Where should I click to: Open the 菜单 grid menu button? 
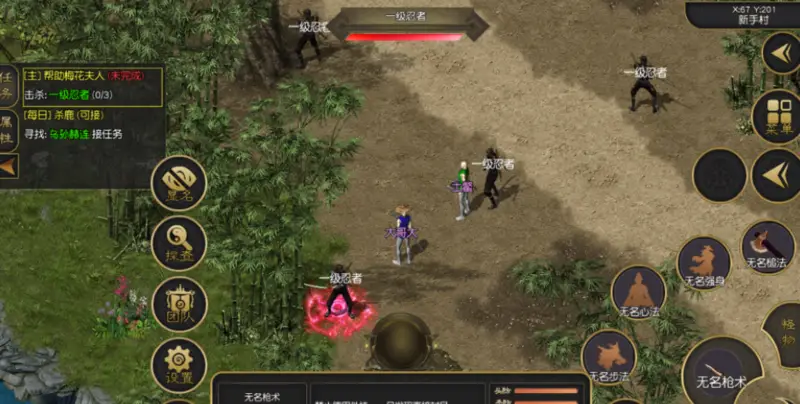tap(776, 116)
